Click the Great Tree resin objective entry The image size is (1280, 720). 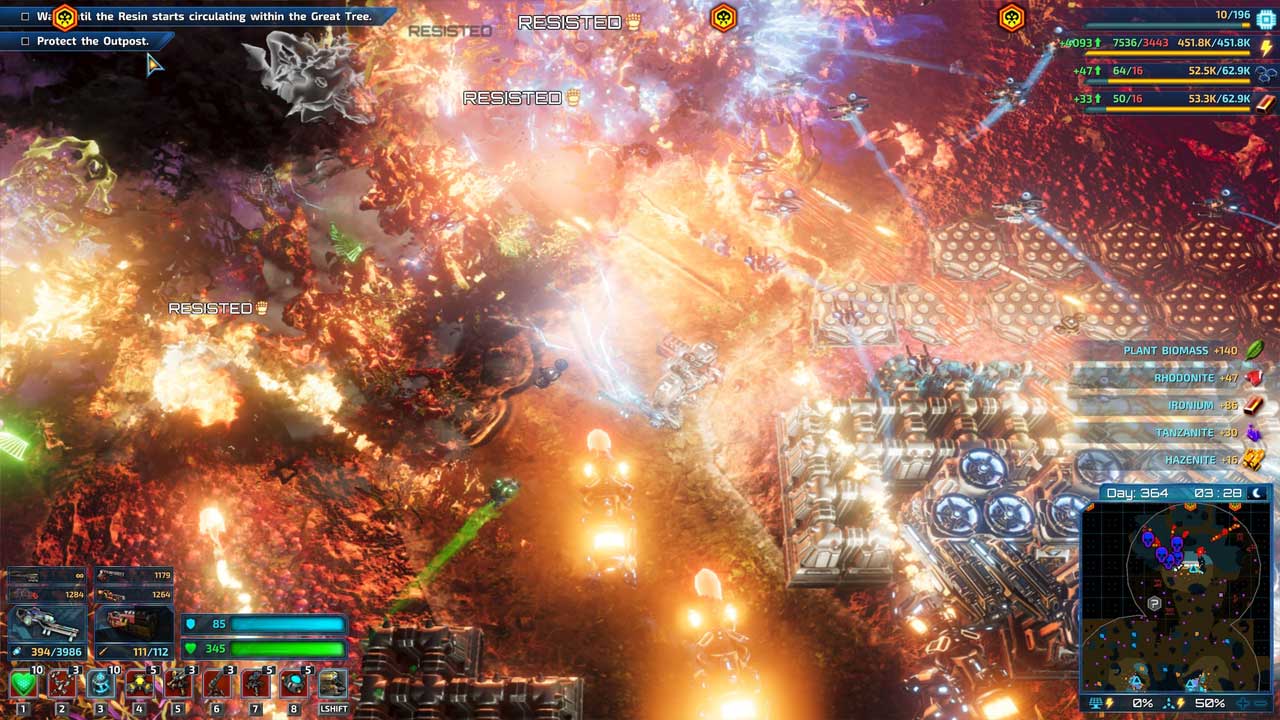click(x=200, y=16)
